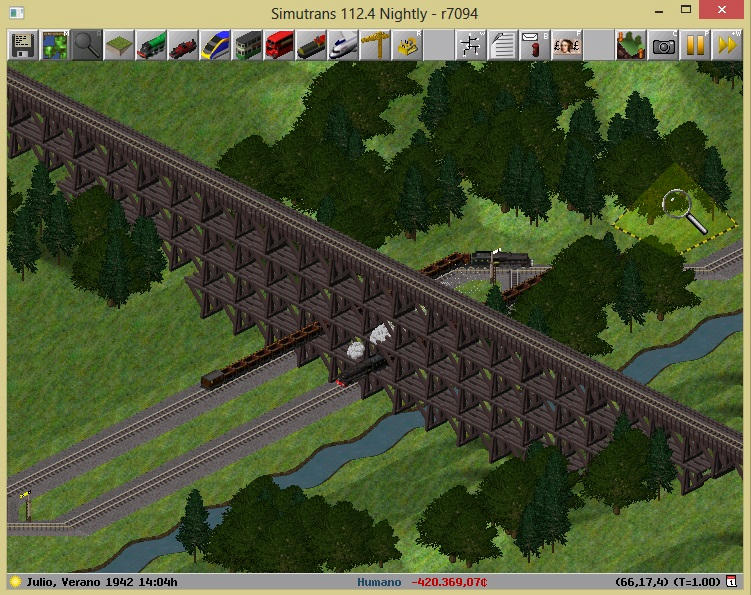Open the cargo ship water tools
751x595 pixels.
(x=310, y=45)
